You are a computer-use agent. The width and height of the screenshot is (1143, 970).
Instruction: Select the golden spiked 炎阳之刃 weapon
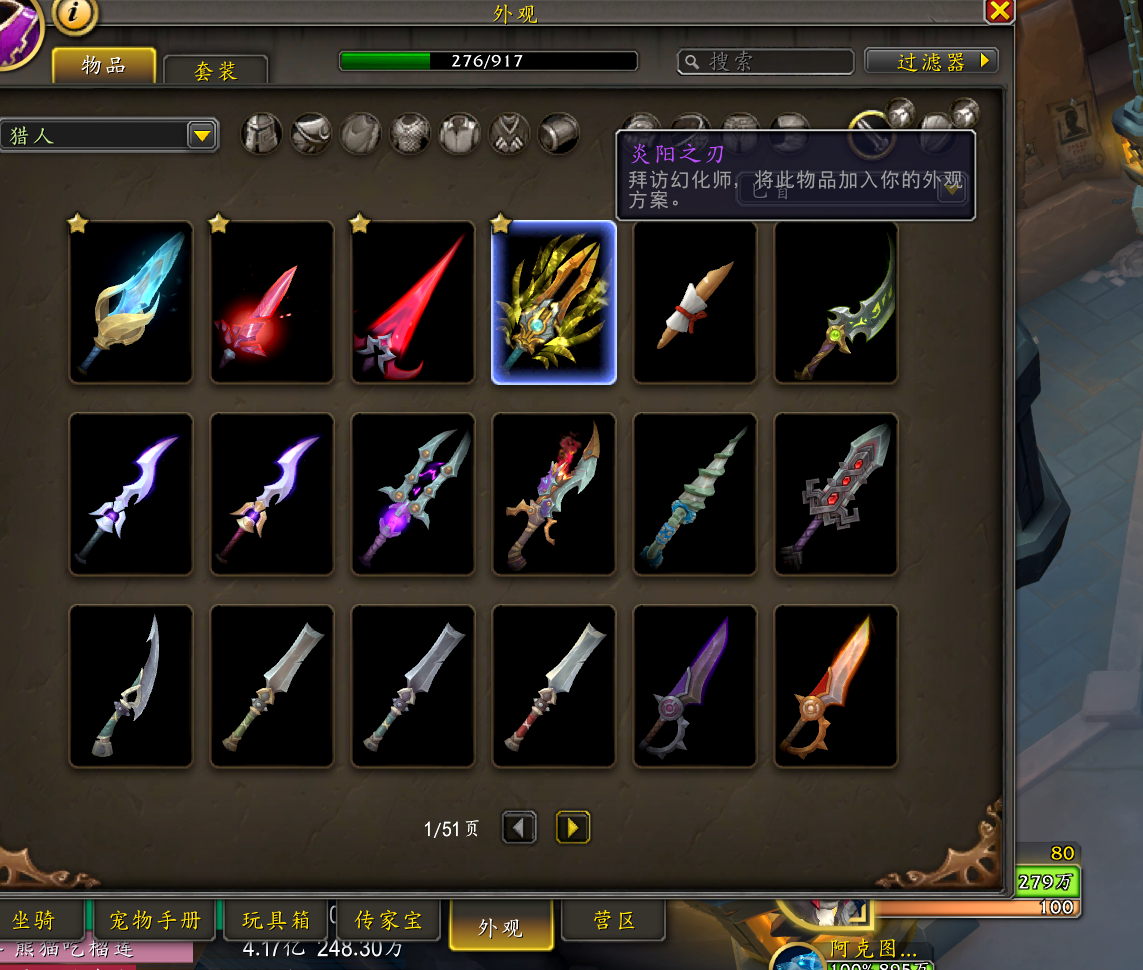(554, 302)
